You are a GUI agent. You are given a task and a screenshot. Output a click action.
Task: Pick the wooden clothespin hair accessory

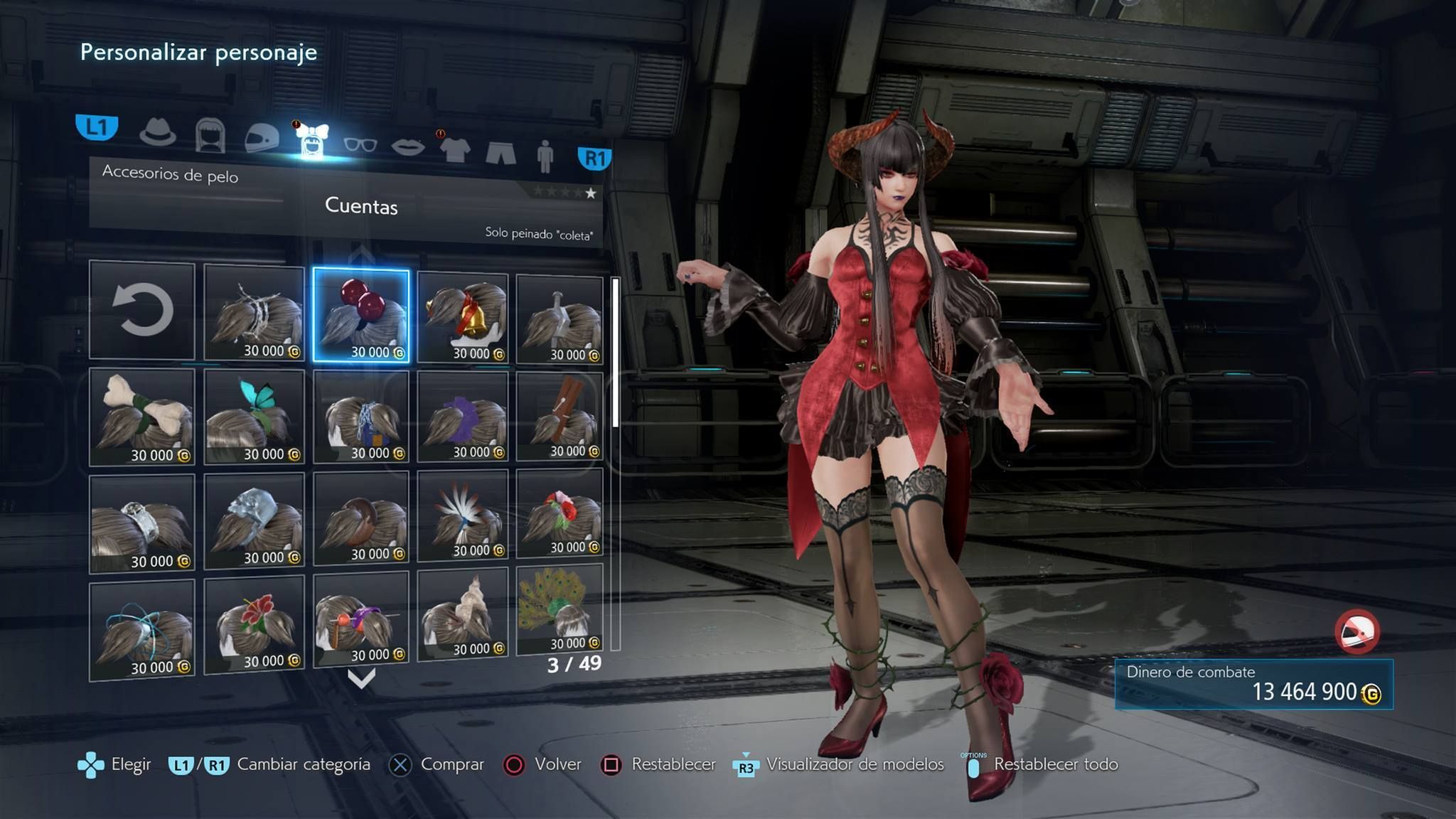tap(560, 417)
